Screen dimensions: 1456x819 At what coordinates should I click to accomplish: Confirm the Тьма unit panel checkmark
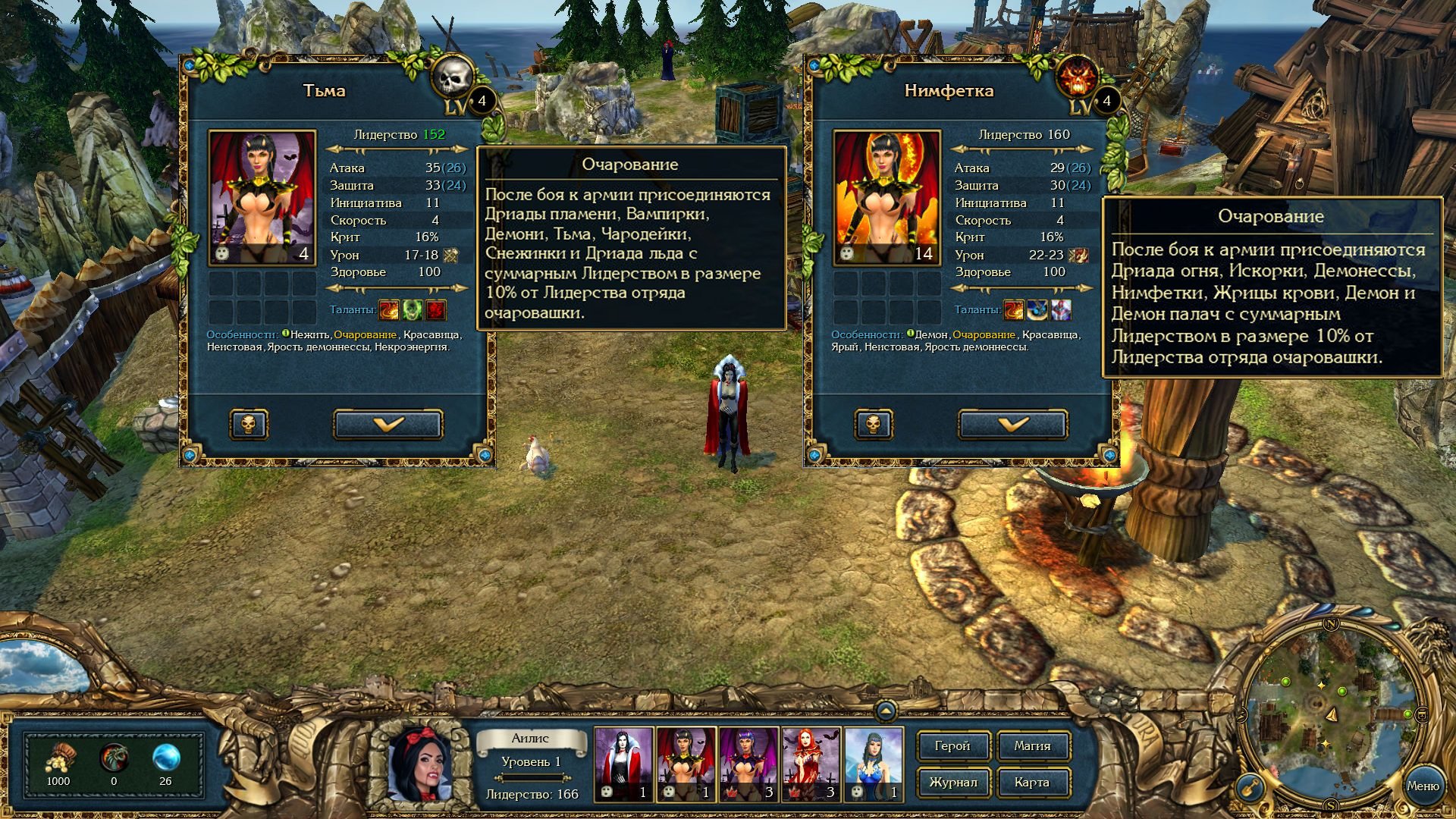pos(388,425)
